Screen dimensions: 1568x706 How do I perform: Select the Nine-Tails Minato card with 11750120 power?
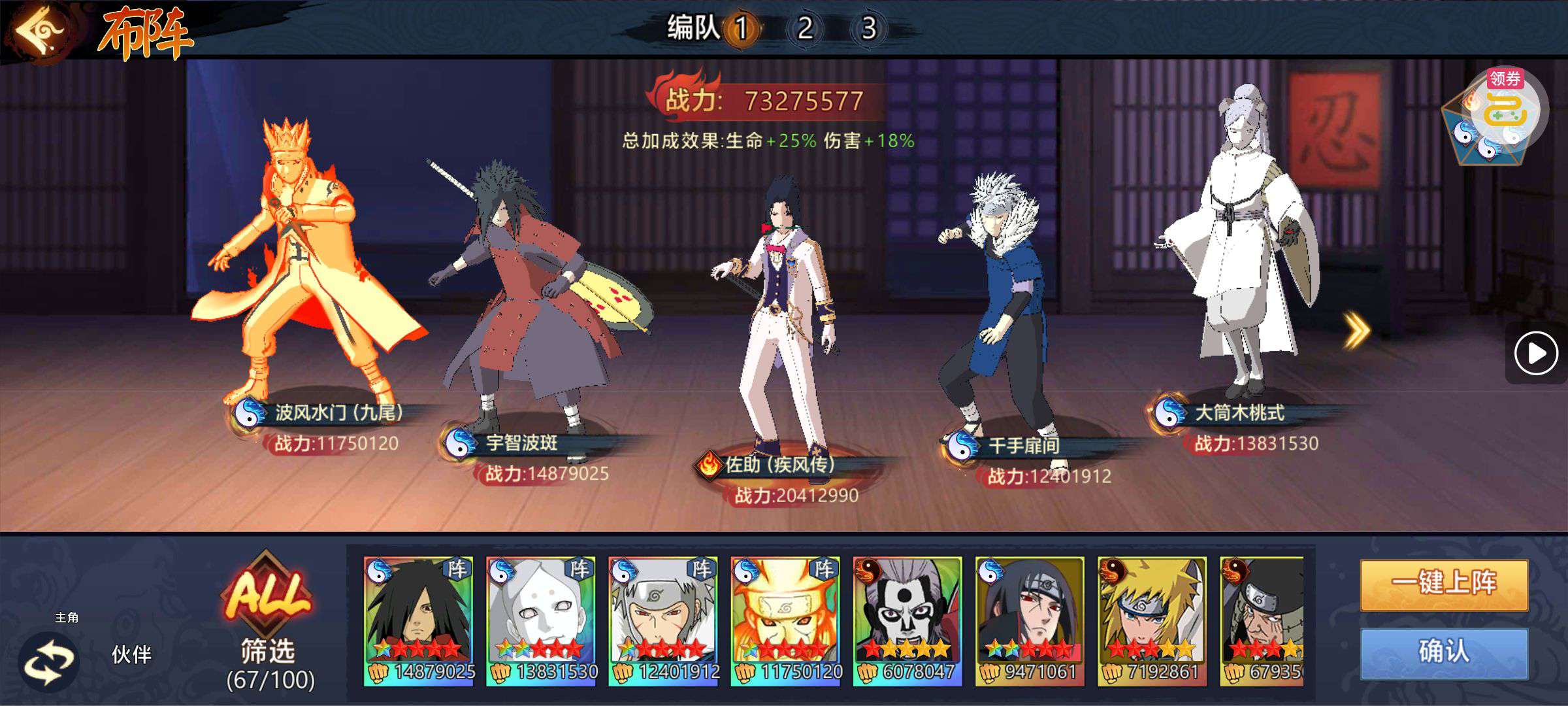(x=785, y=621)
